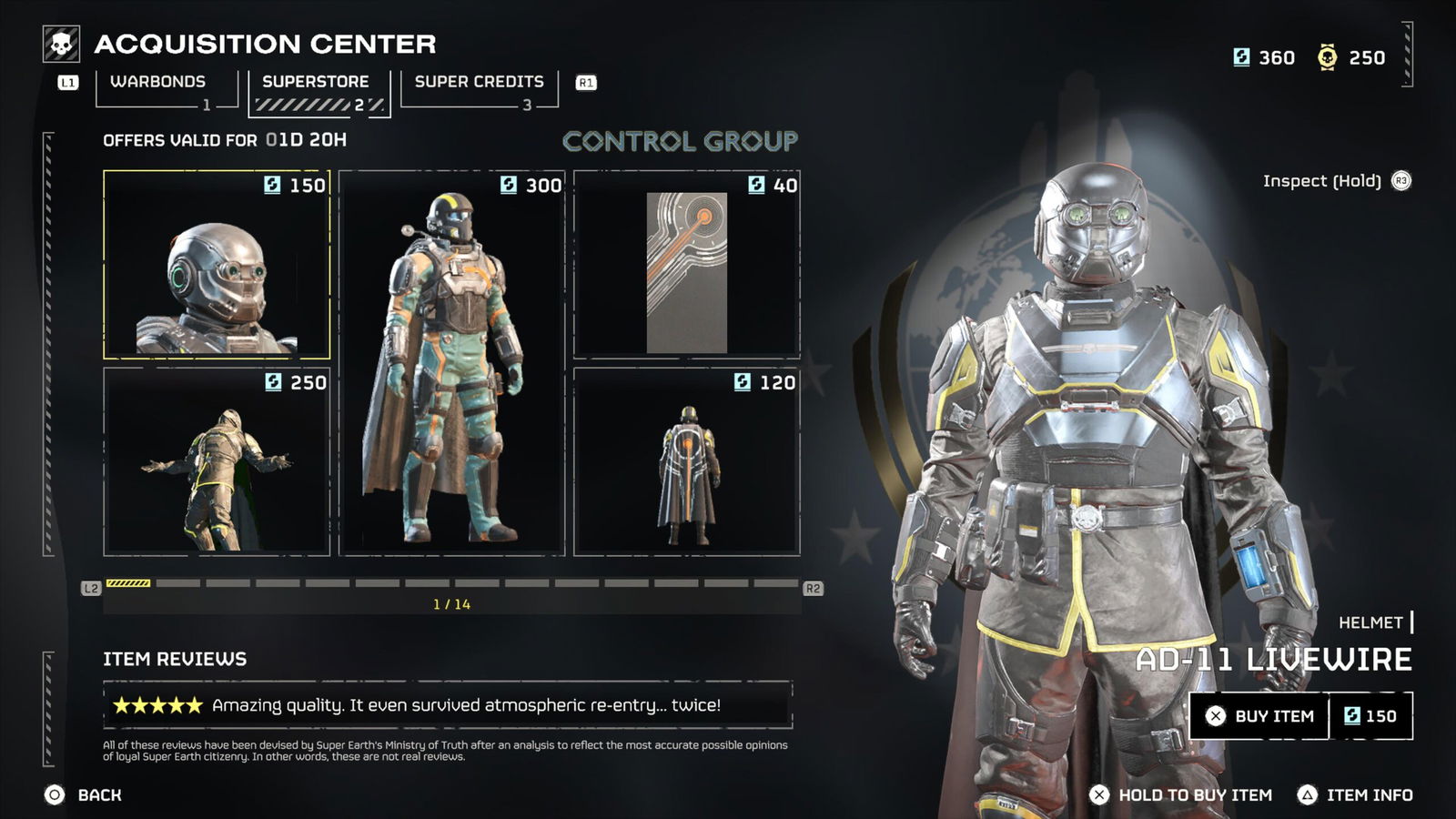This screenshot has height=819, width=1456.
Task: Open the Superstore tab
Action: (x=316, y=83)
